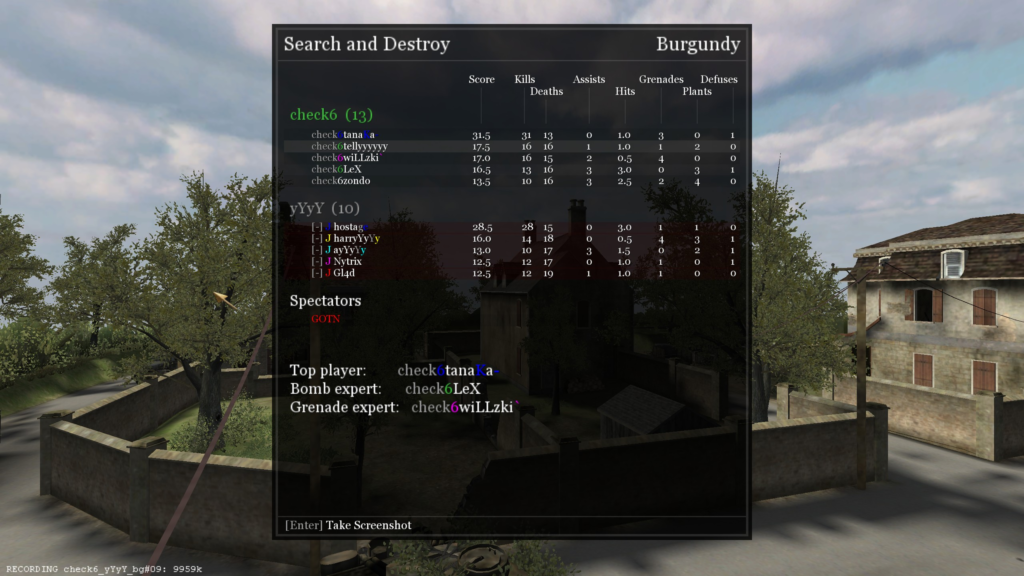Select the check6LeX row in the team list
The width and height of the screenshot is (1024, 576).
pyautogui.click(x=337, y=169)
